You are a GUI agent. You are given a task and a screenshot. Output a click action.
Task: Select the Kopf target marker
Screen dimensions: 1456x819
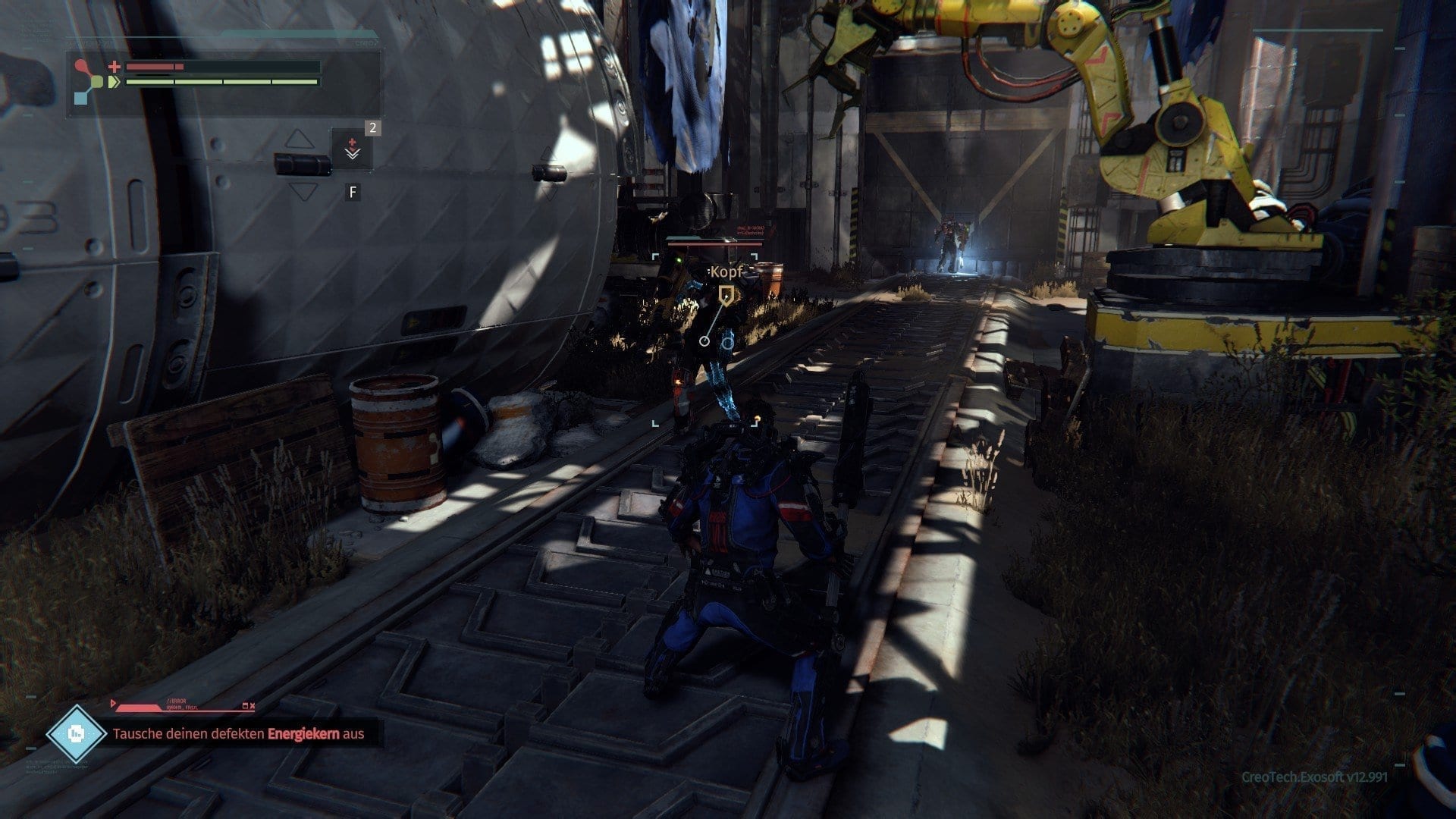(726, 293)
